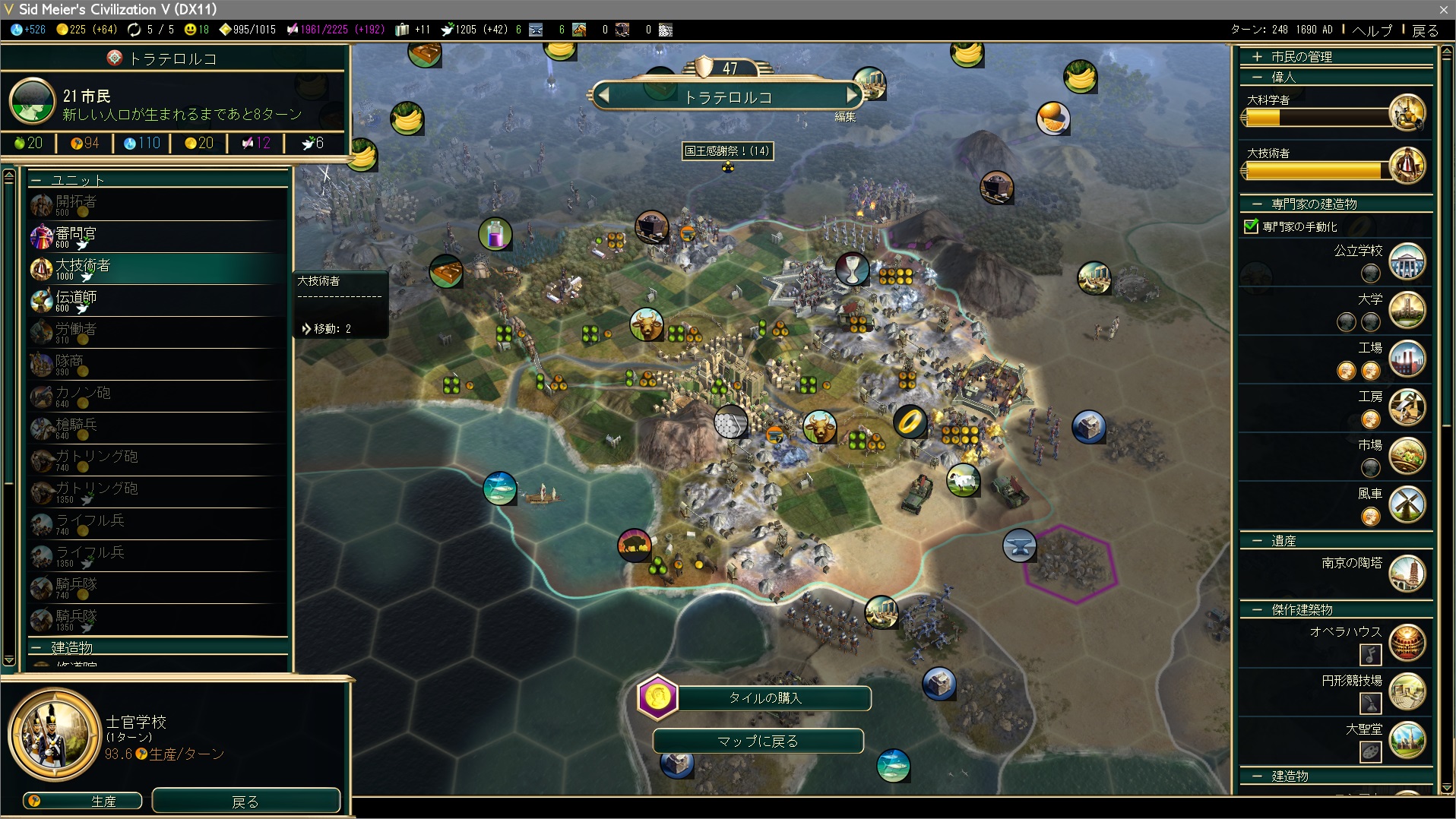Click the 戻る button in production panel
This screenshot has height=819, width=1456.
click(x=245, y=801)
